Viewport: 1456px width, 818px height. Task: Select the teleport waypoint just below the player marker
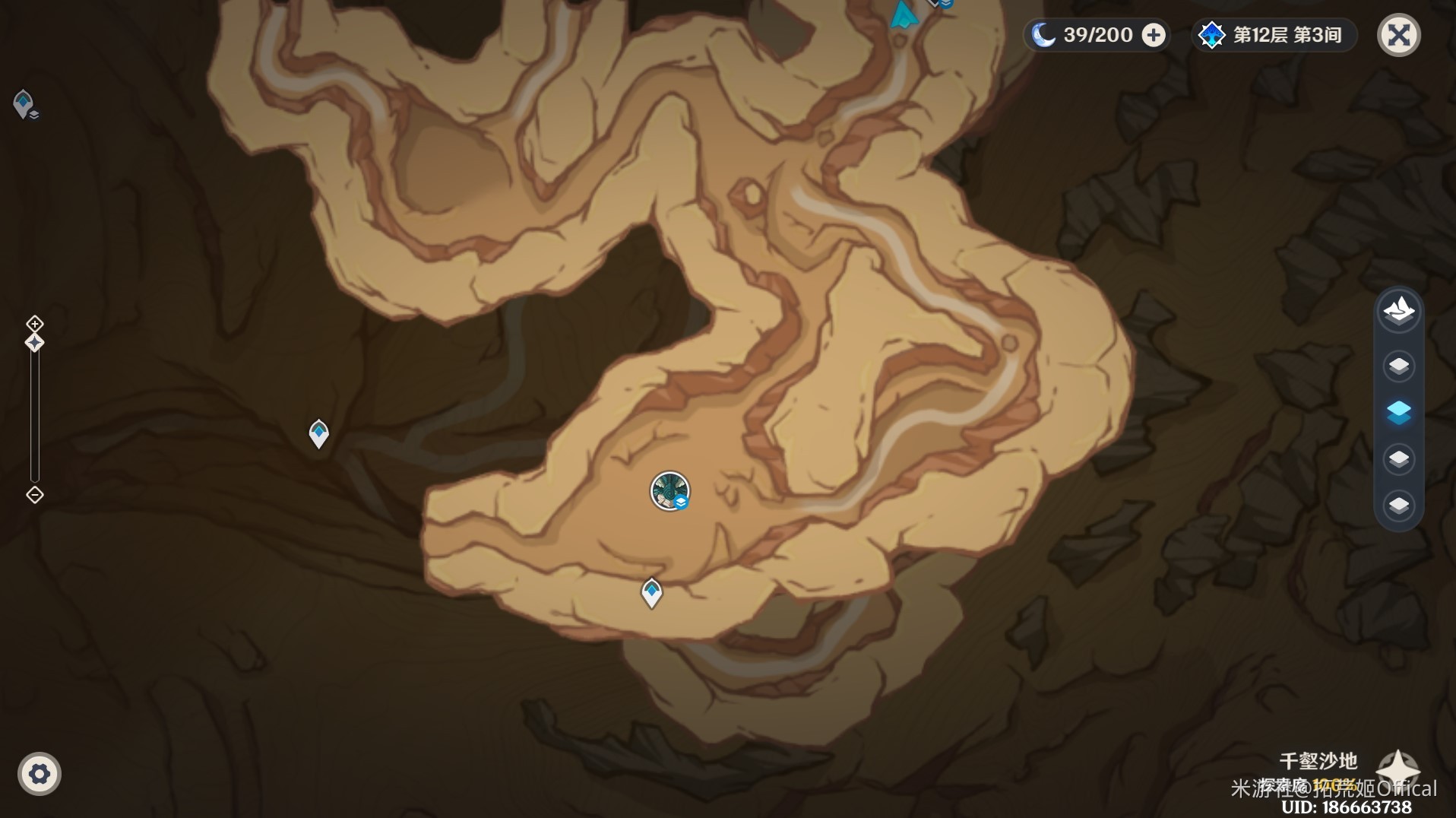coord(651,593)
